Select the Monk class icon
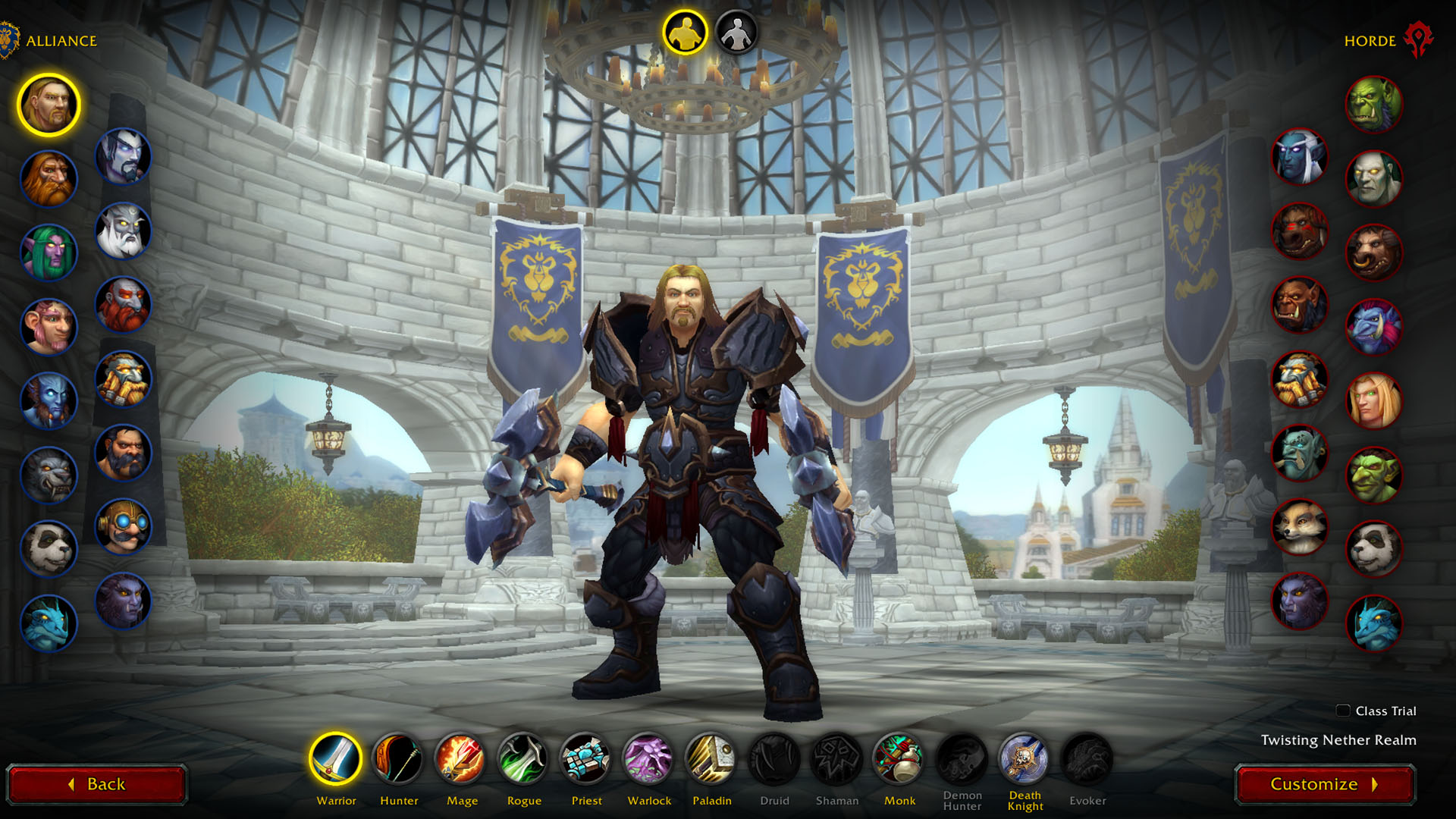Screen dimensions: 1456x819 point(899,758)
